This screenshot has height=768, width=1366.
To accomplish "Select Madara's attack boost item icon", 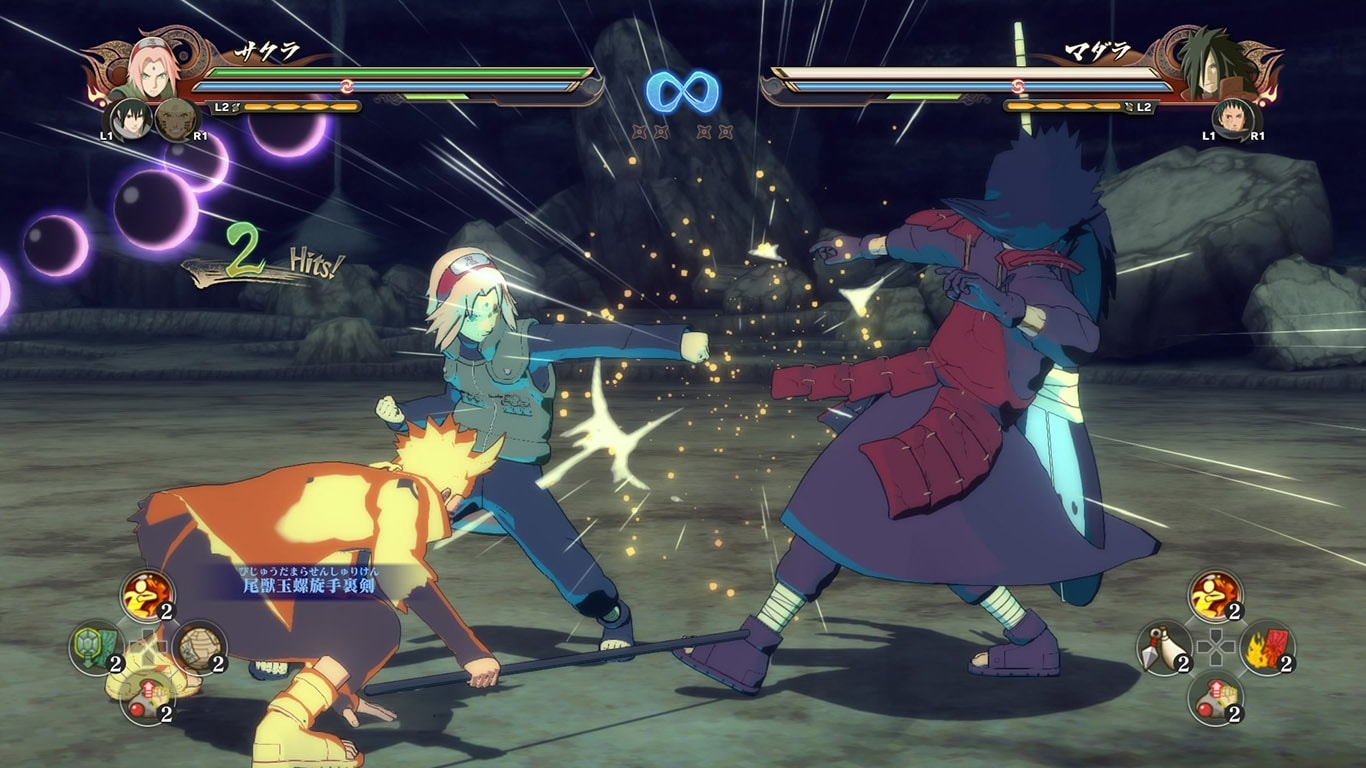I will coord(1215,596).
